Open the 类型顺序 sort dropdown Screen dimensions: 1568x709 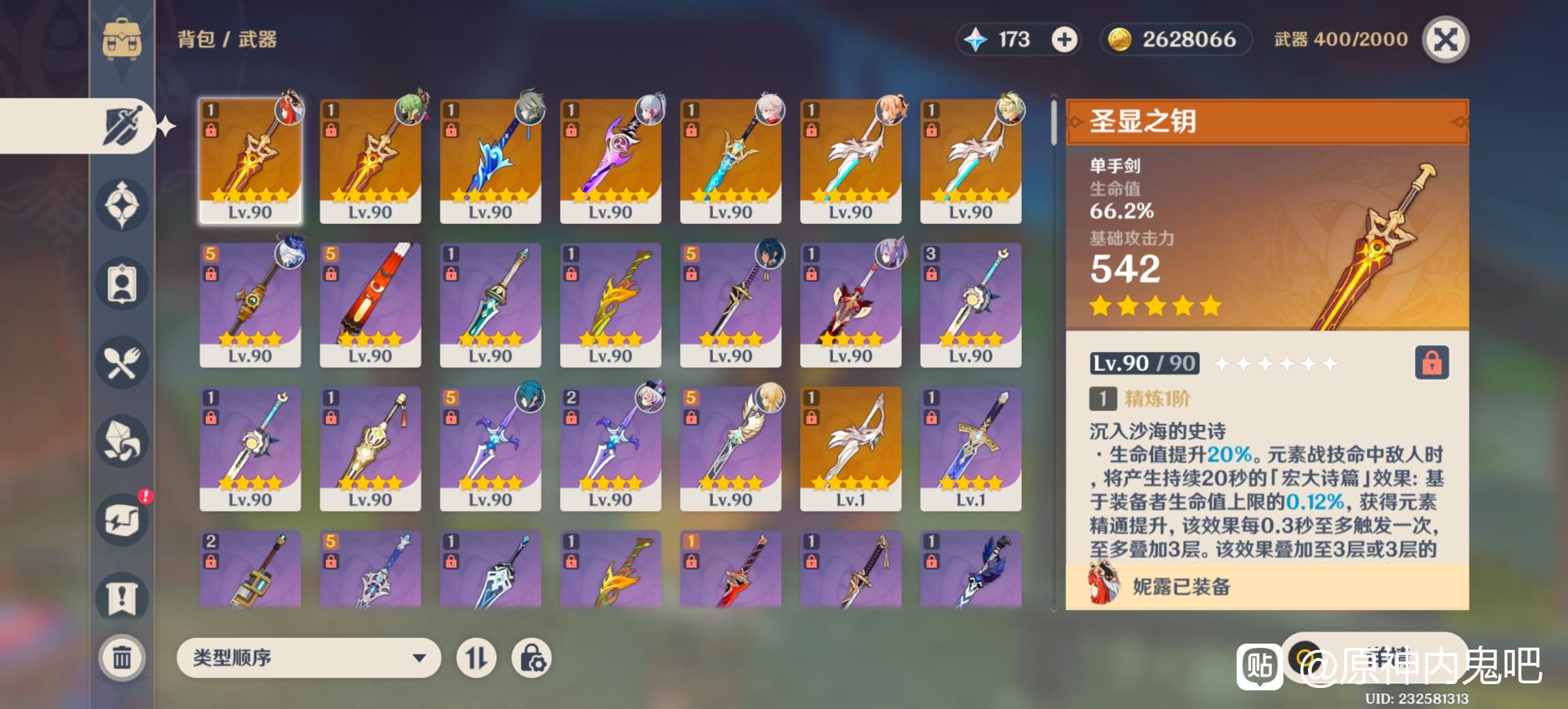[x=308, y=658]
